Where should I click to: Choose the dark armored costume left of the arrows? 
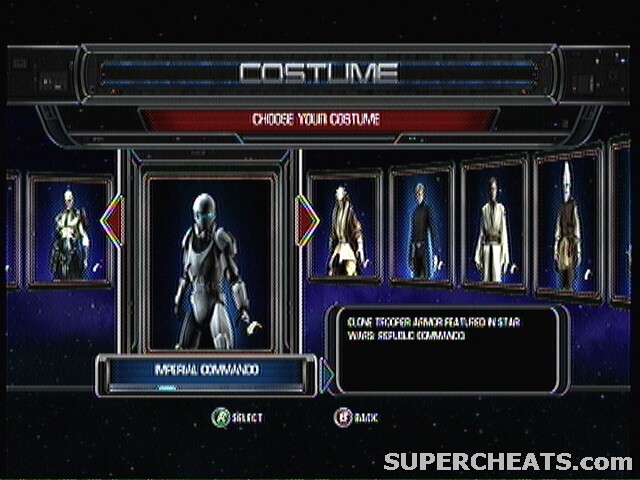click(x=70, y=232)
